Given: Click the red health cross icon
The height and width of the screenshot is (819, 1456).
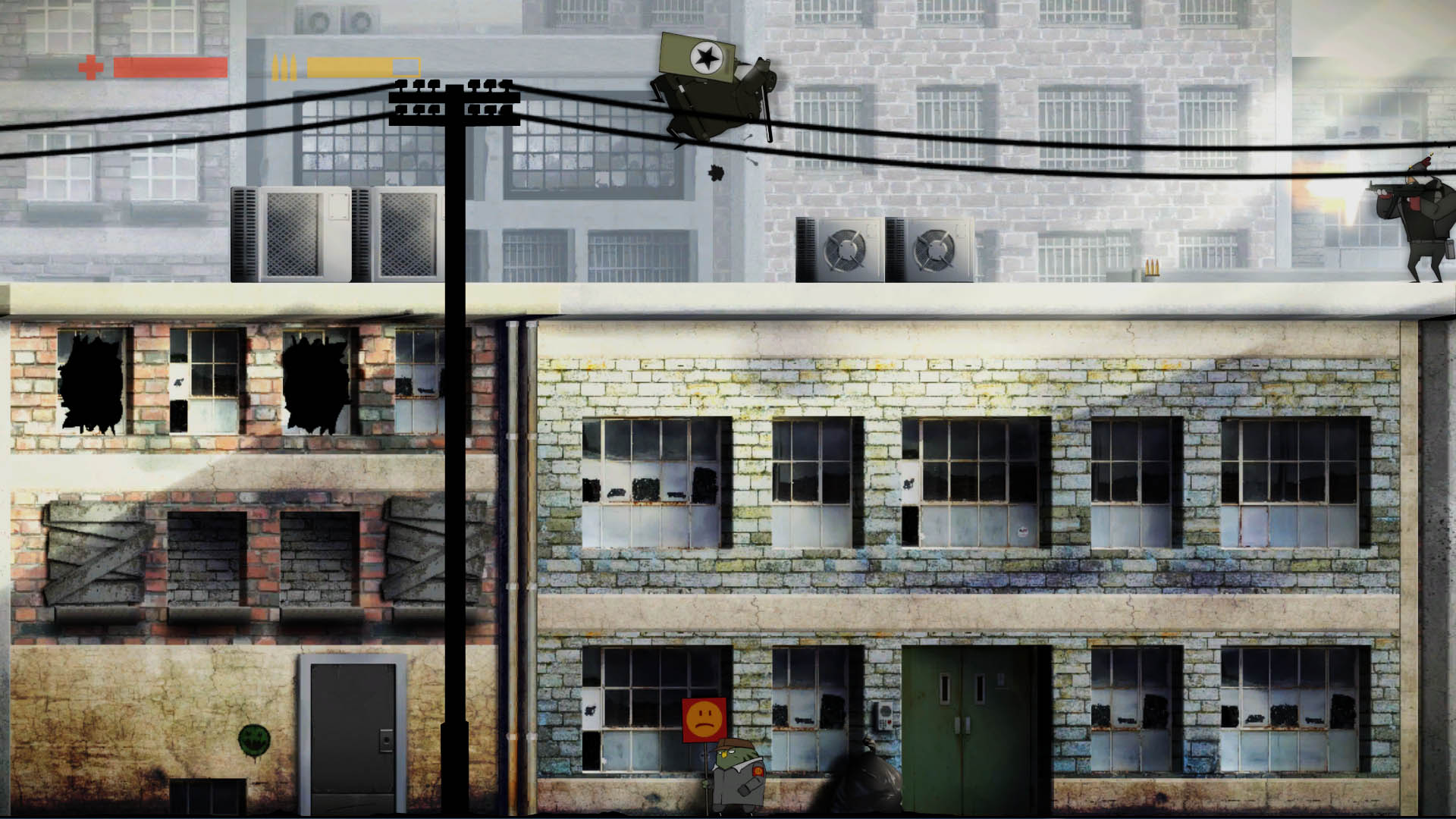Looking at the screenshot, I should coord(91,67).
